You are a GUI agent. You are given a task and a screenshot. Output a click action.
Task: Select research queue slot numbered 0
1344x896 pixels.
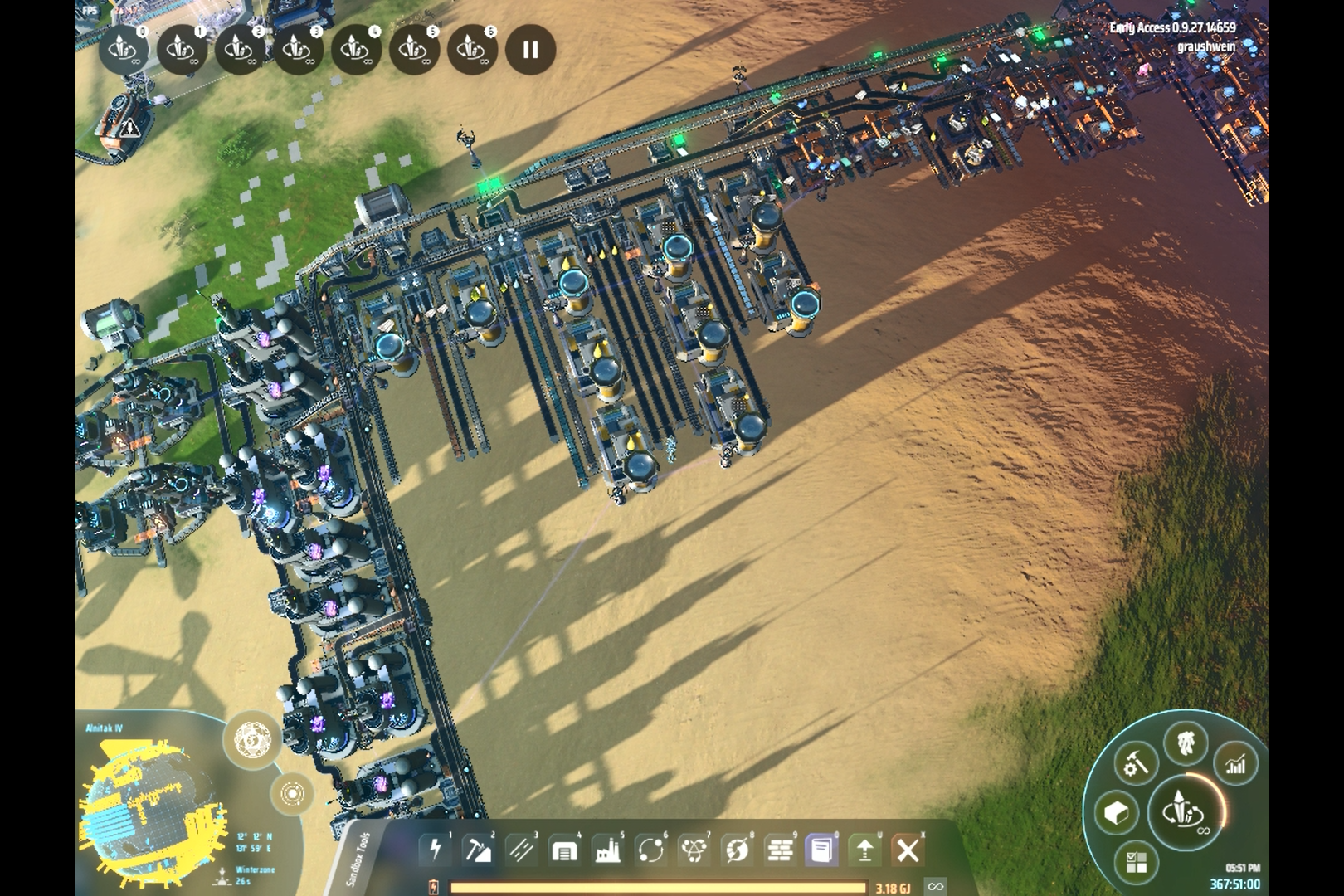[124, 50]
